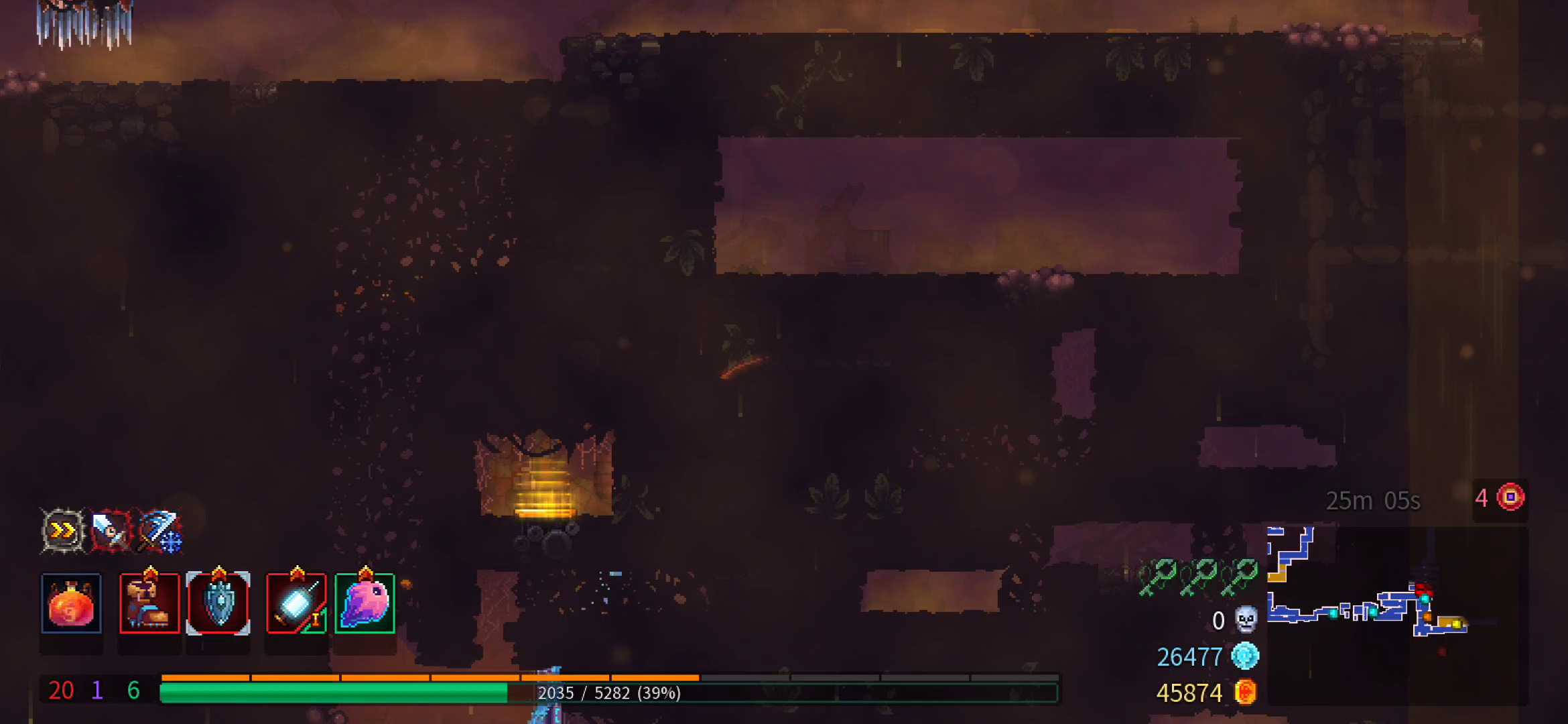Select the golden boot weapon slot
1568x724 pixels.
149,603
